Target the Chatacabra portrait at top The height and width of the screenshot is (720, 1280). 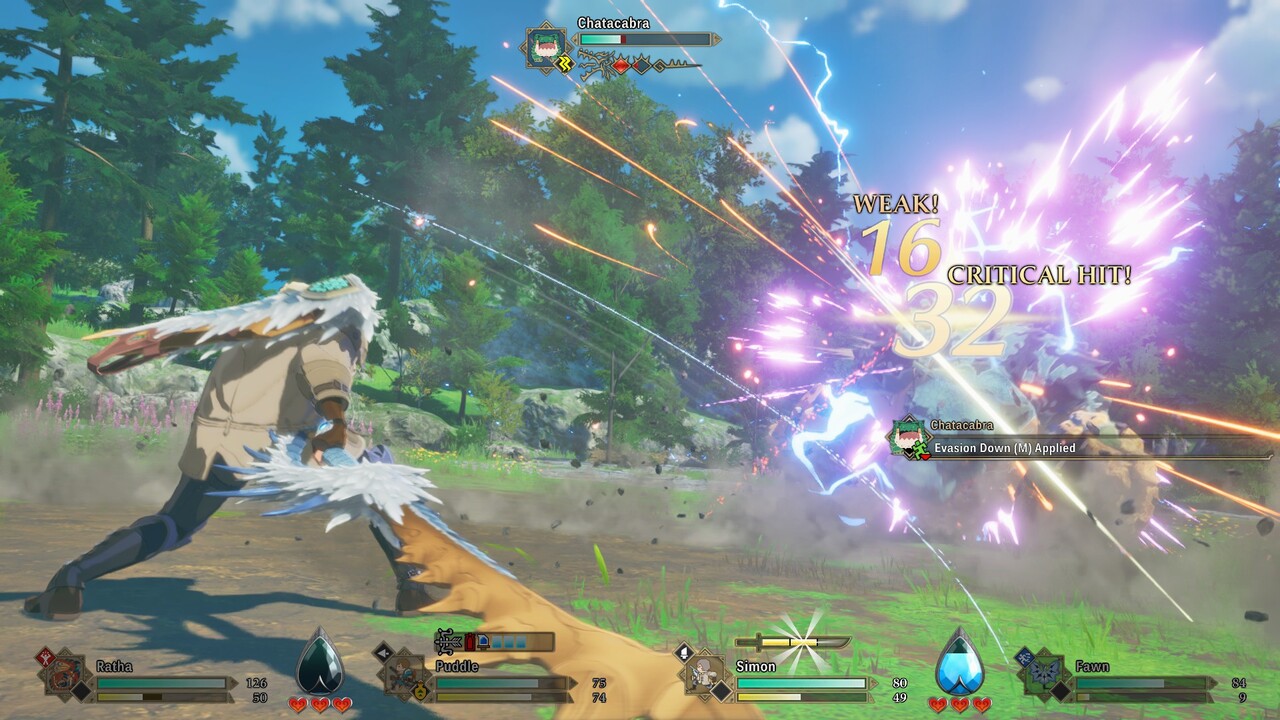547,46
